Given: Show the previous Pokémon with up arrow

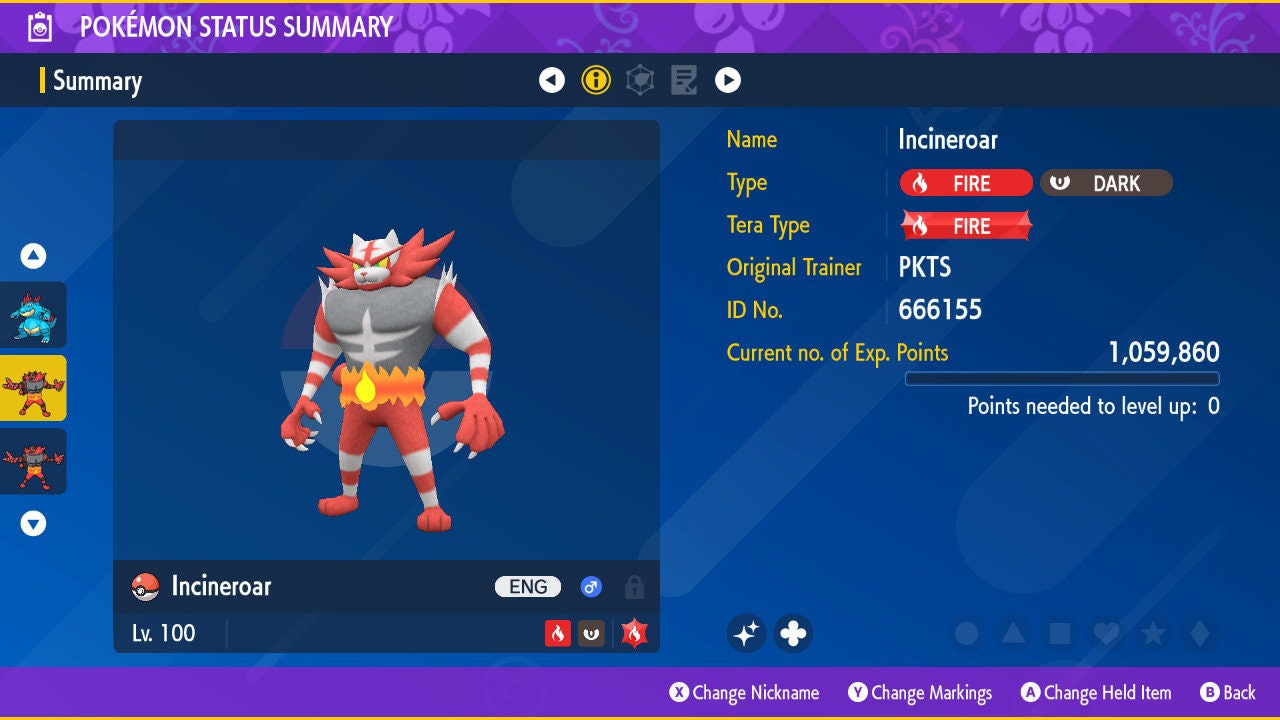Looking at the screenshot, I should (33, 256).
